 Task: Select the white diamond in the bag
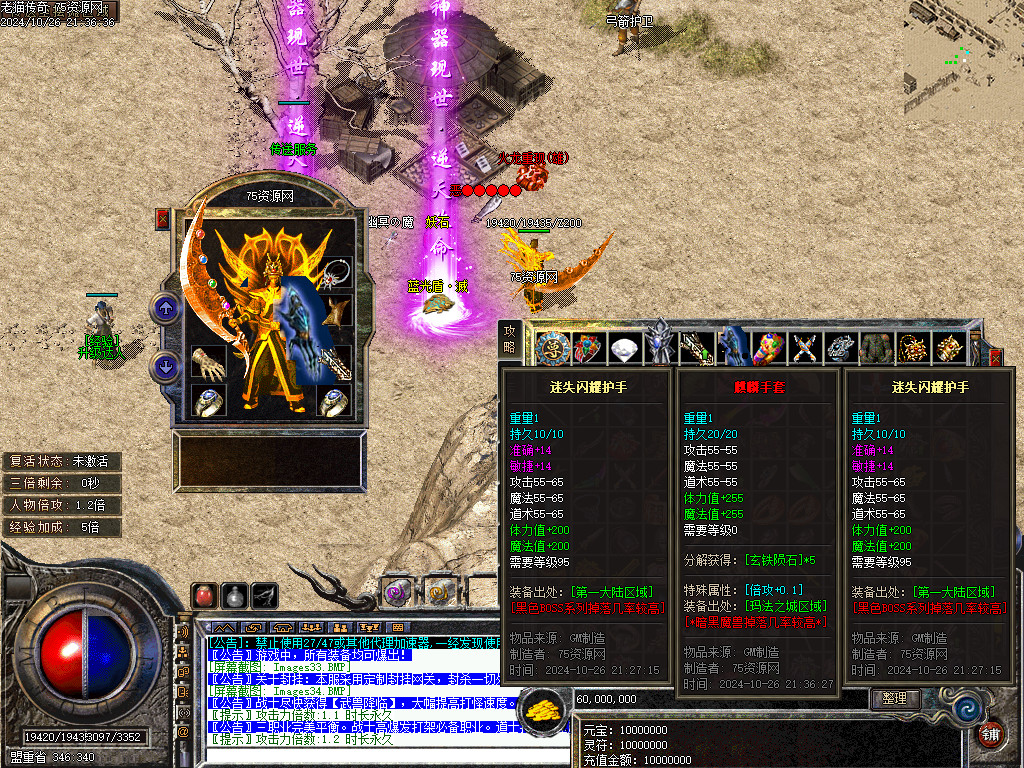pos(623,349)
